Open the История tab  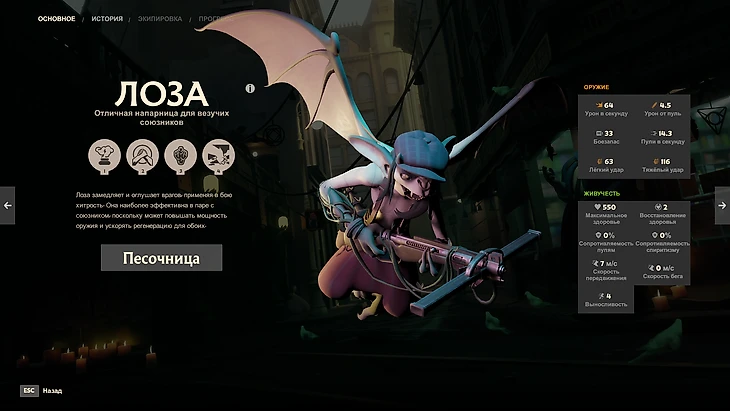pyautogui.click(x=107, y=19)
